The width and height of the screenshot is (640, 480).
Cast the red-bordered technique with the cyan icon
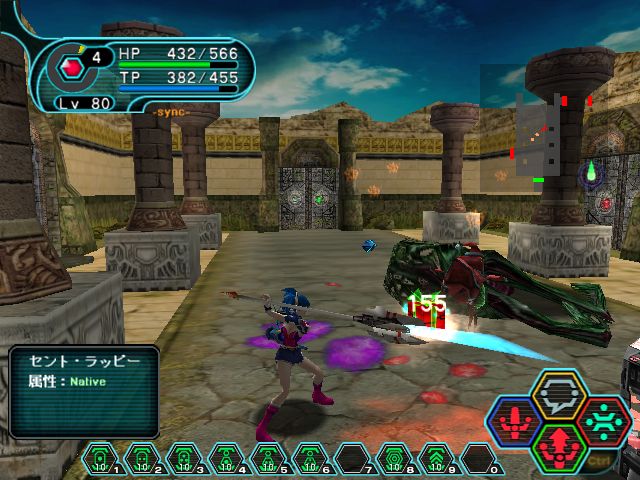(602, 421)
